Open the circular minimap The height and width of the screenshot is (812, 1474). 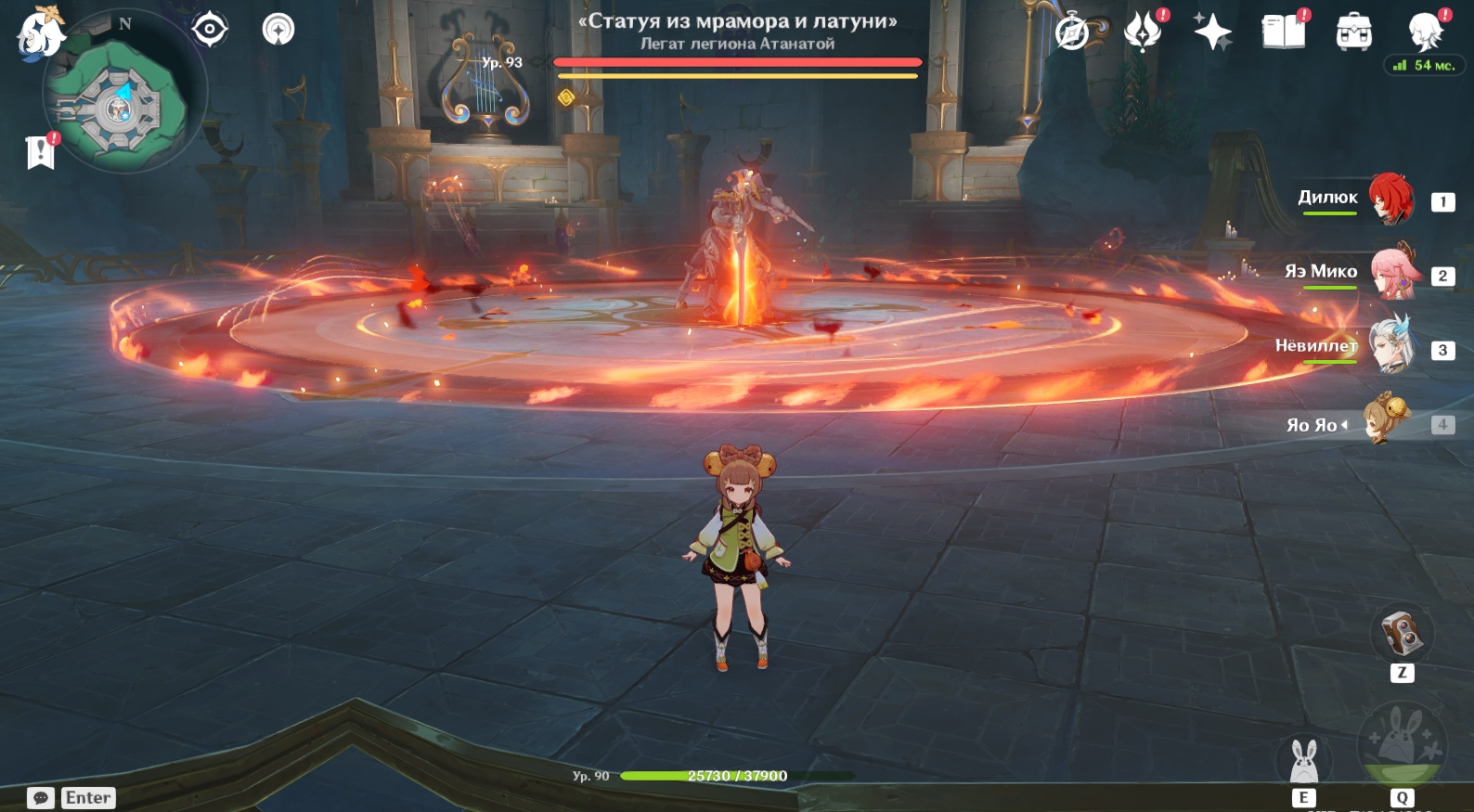pos(117,108)
